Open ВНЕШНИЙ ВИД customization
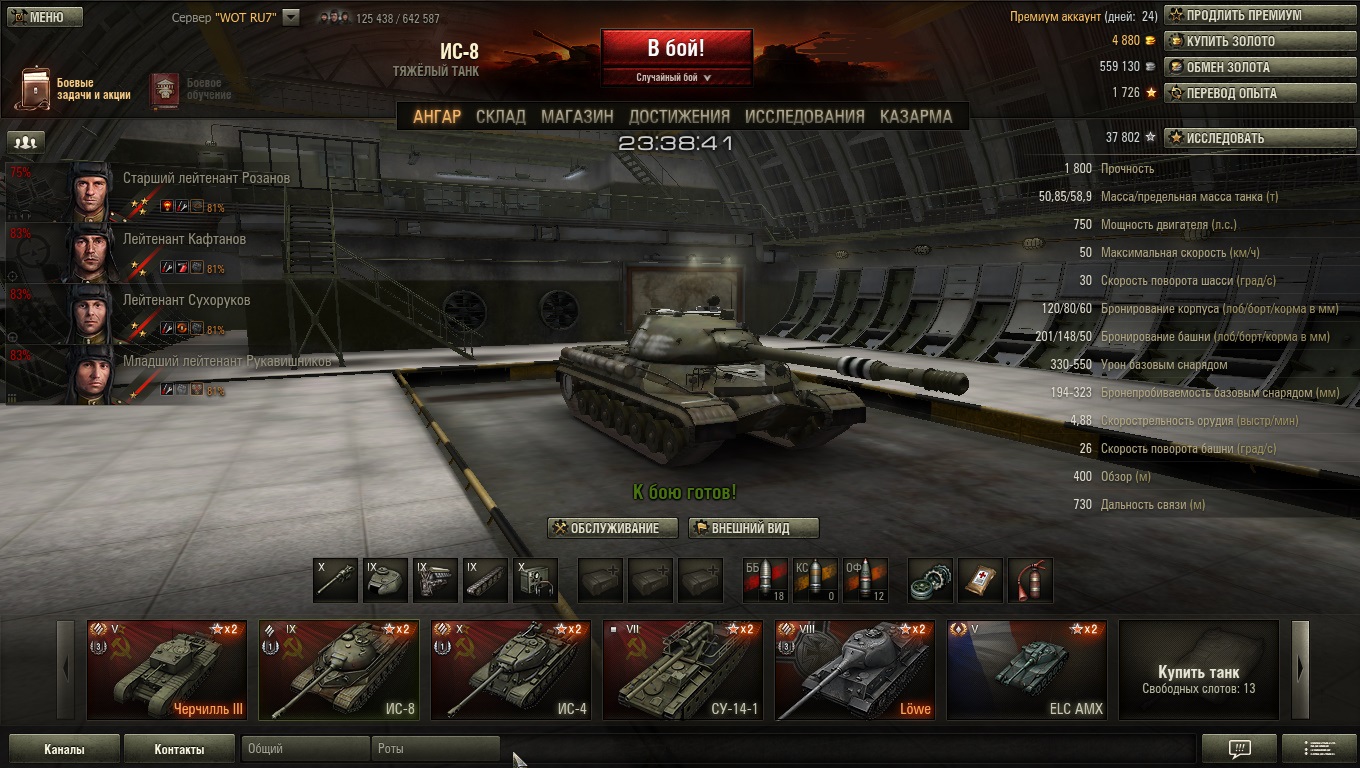 [x=753, y=528]
